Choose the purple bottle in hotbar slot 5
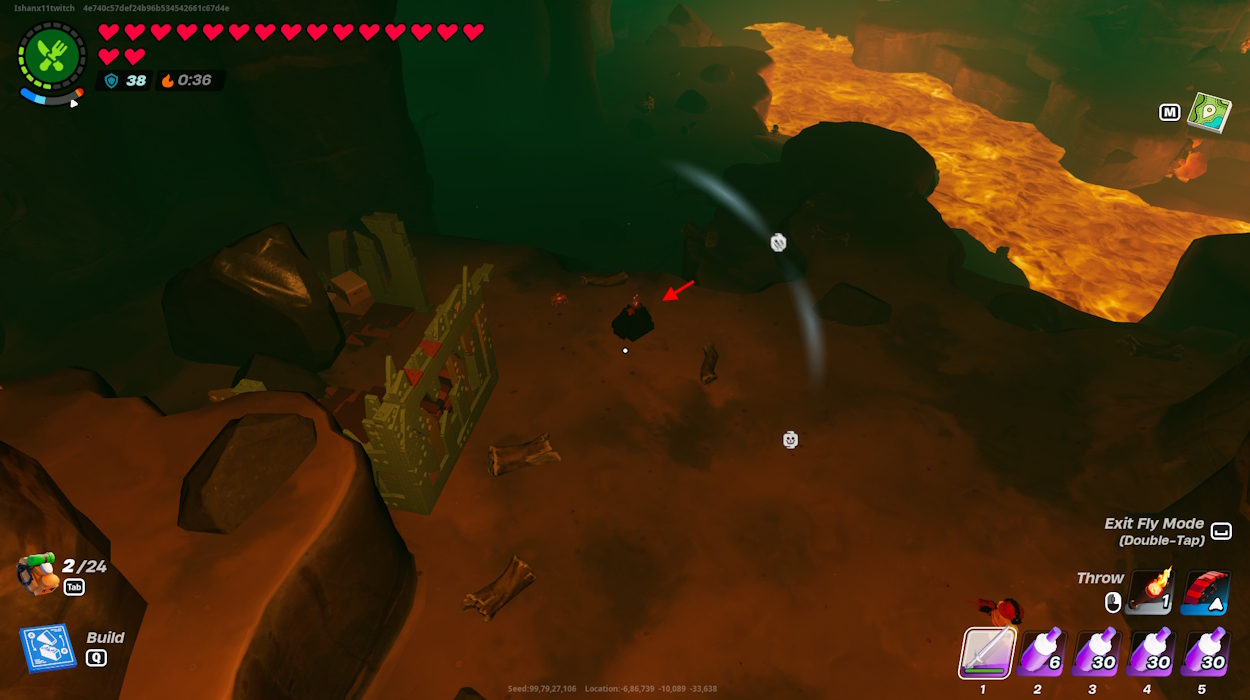 (1204, 653)
